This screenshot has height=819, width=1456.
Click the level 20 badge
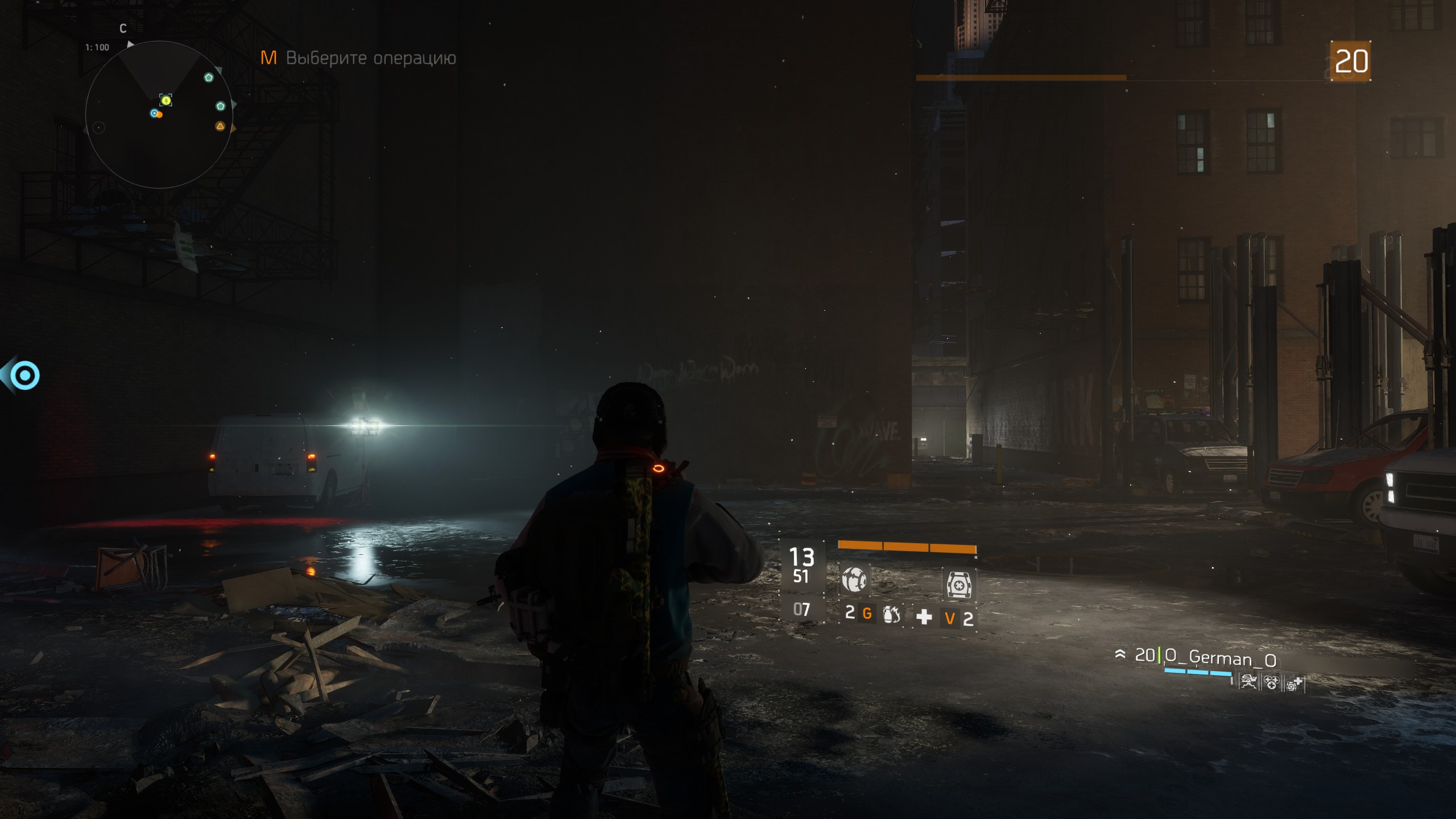point(1351,61)
